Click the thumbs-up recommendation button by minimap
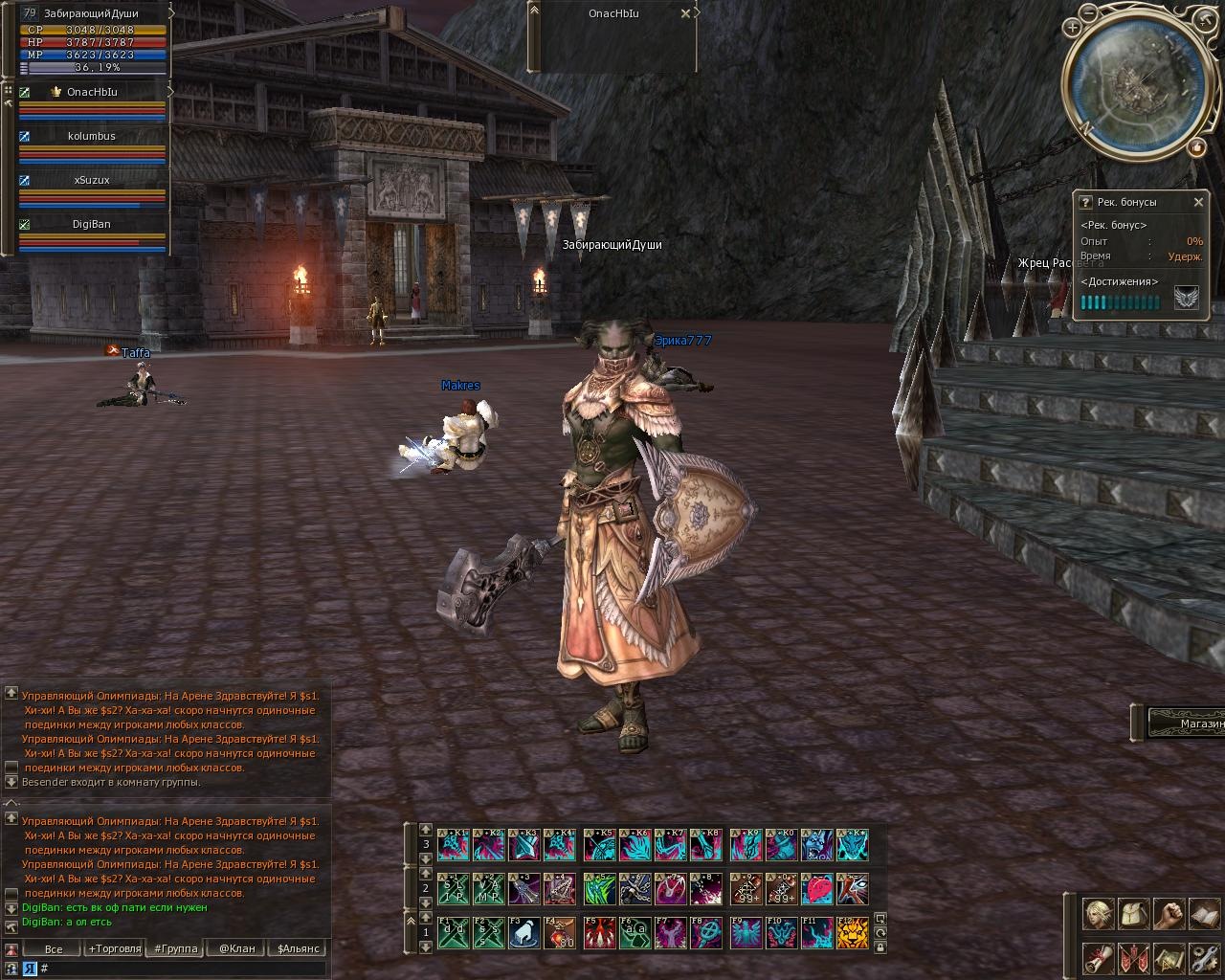 [1196, 147]
